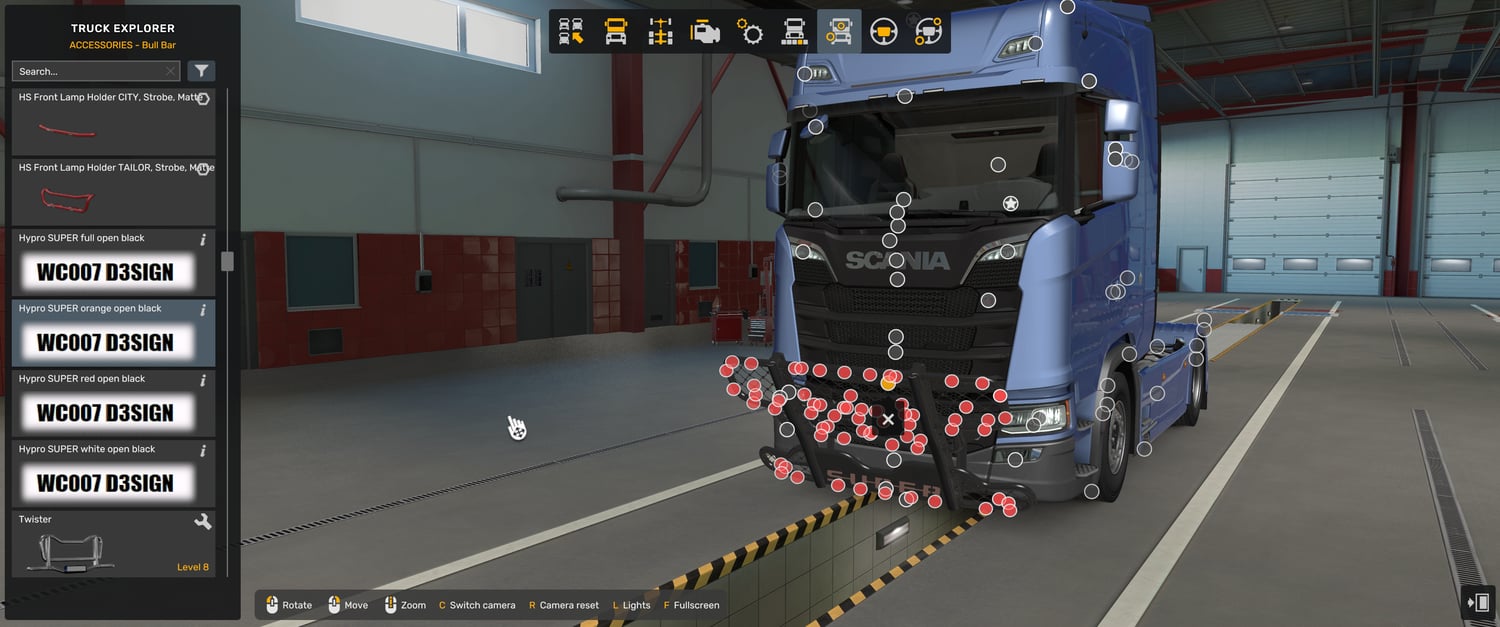Viewport: 1500px width, 627px height.
Task: Switch to the transmission gears icon
Action: (750, 32)
